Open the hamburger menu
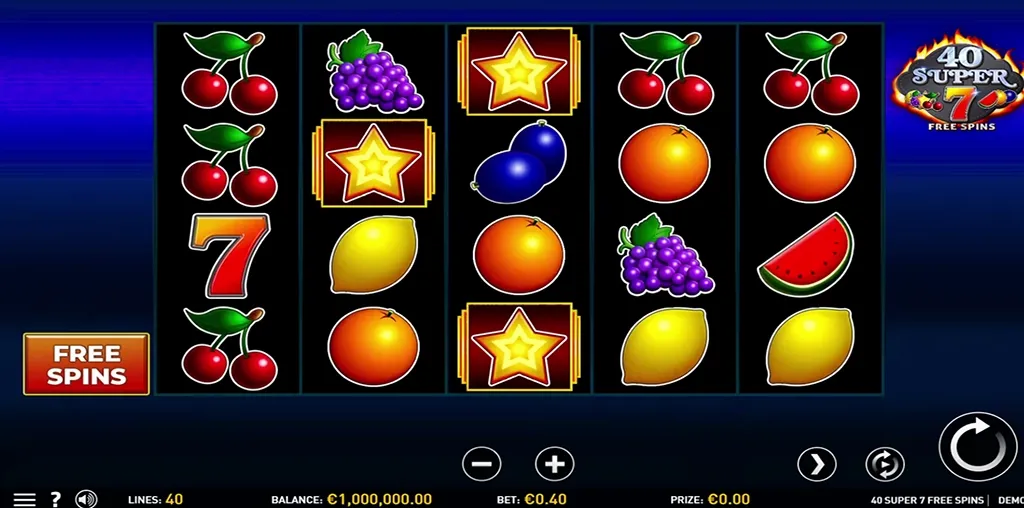Screen dimensions: 1024x508 pos(25,499)
